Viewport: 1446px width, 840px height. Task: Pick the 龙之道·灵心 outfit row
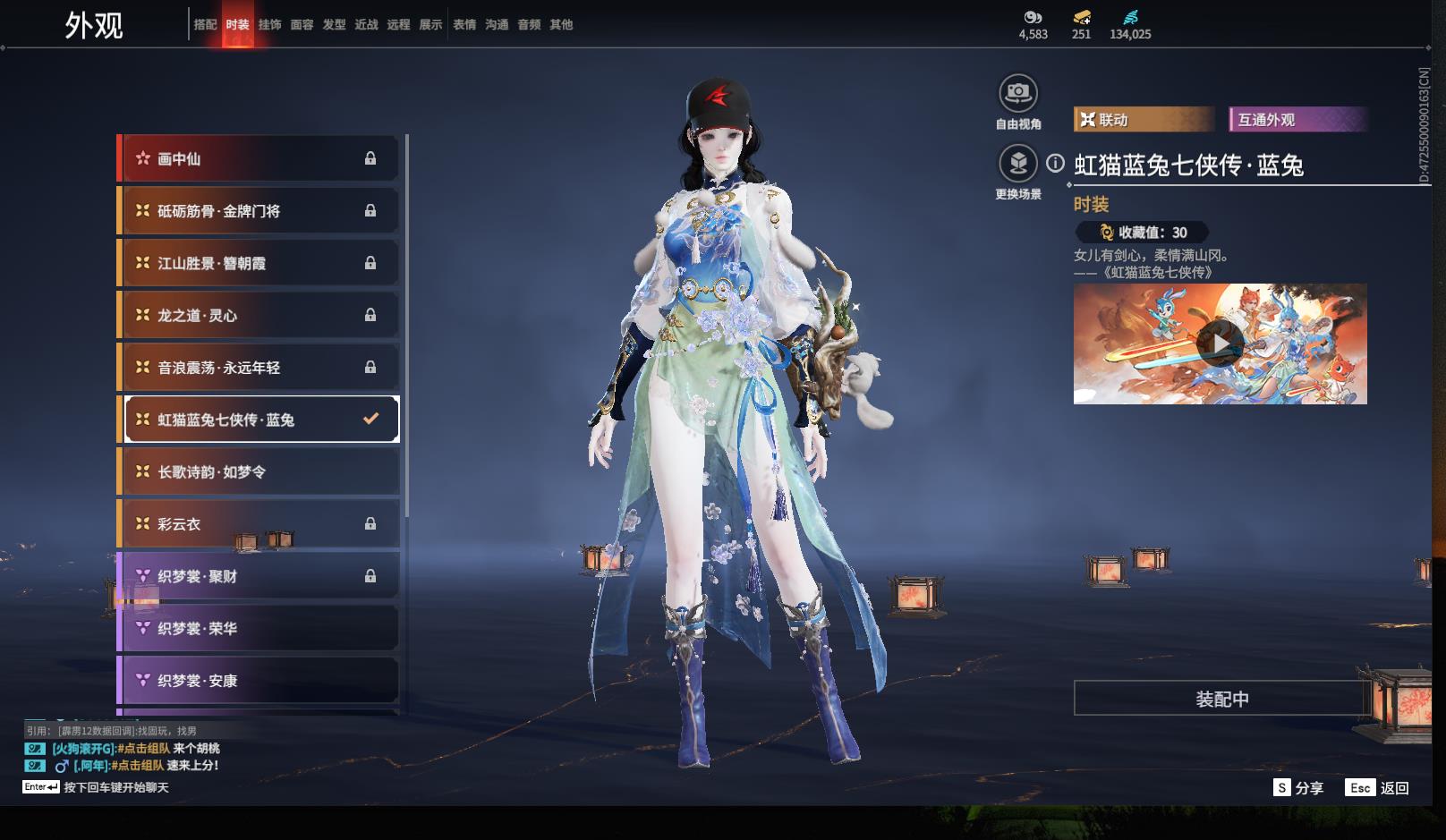click(259, 315)
